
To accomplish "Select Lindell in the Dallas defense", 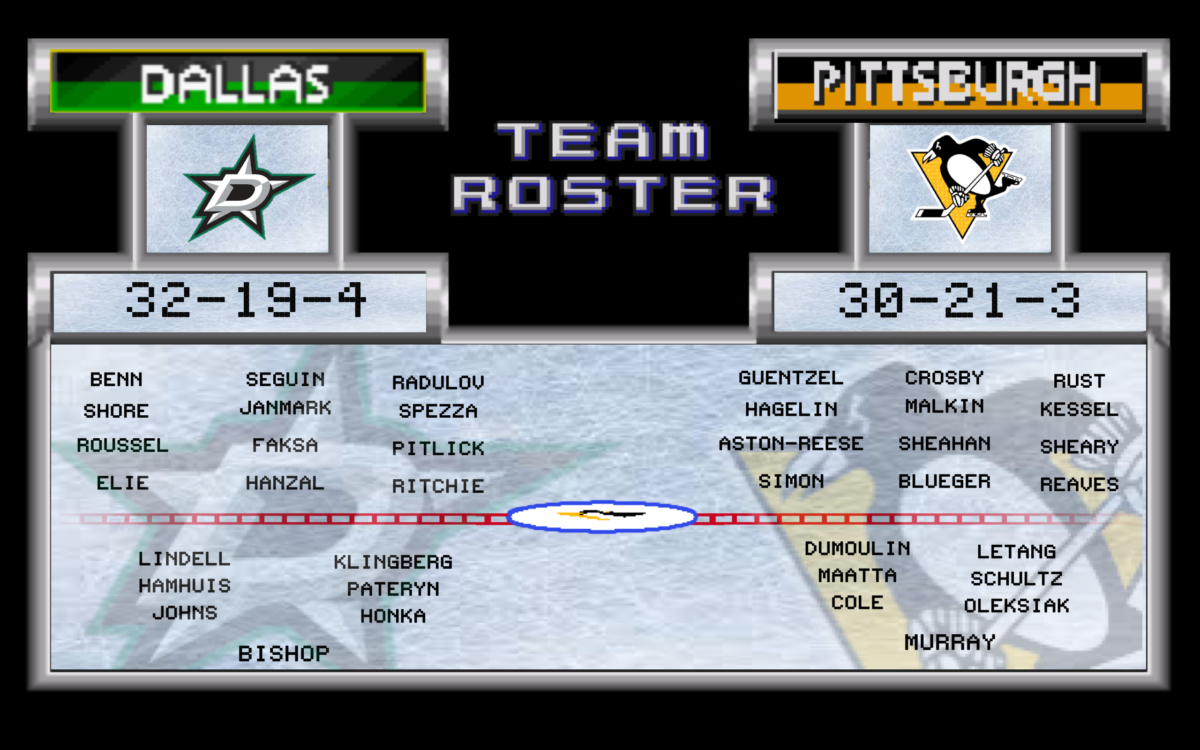I will pyautogui.click(x=184, y=559).
